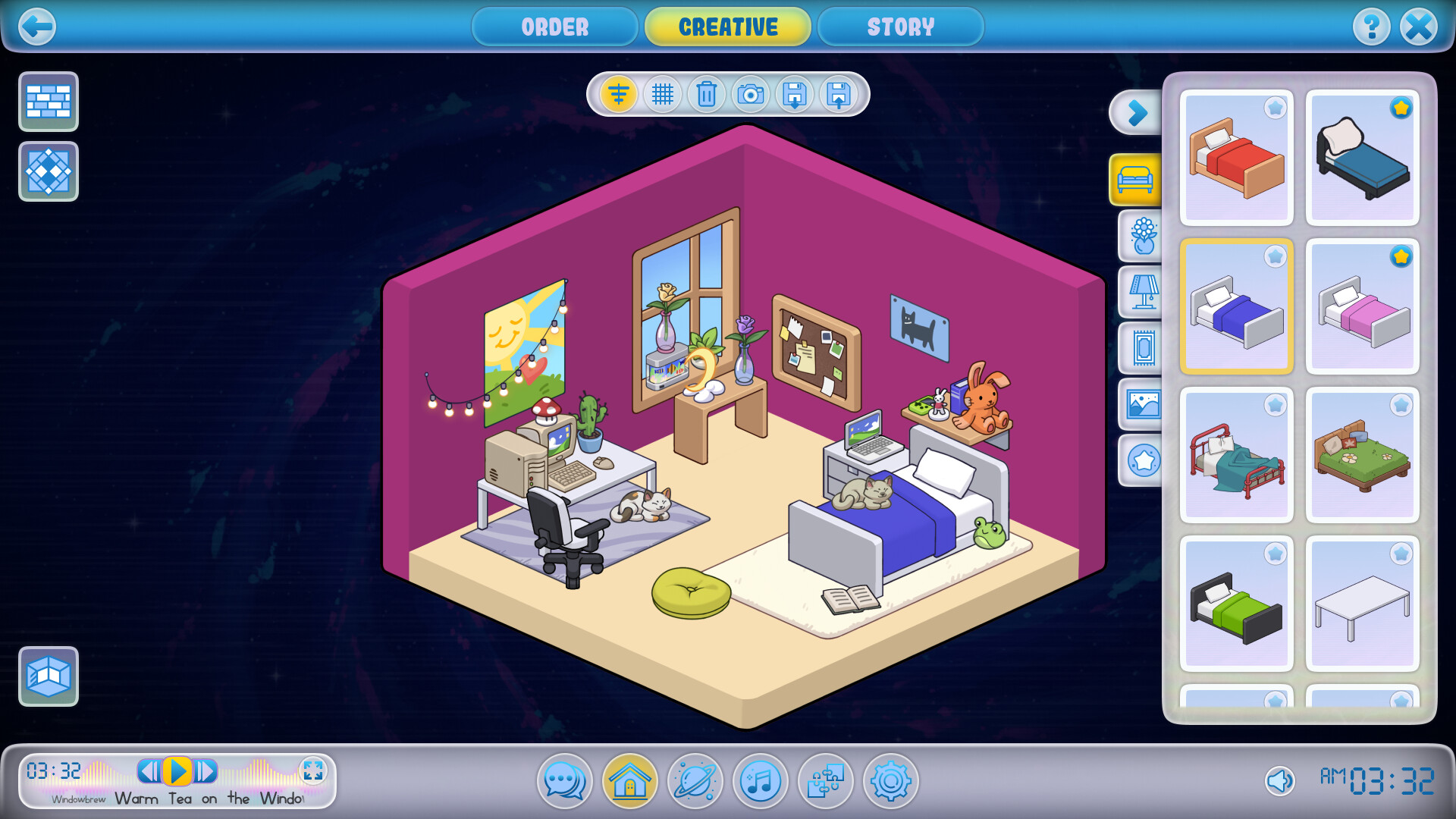Load a saved room design

point(838,95)
